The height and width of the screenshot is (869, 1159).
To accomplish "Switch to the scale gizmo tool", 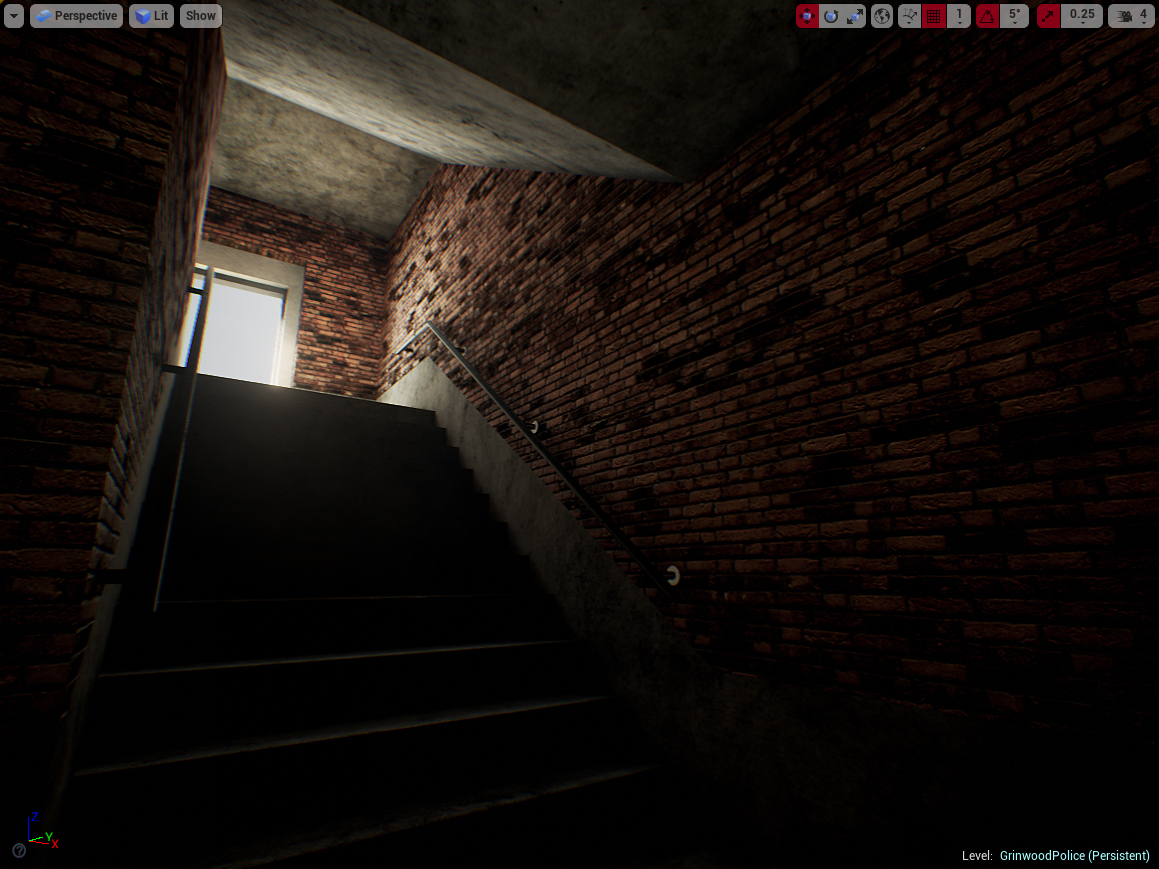I will 855,16.
